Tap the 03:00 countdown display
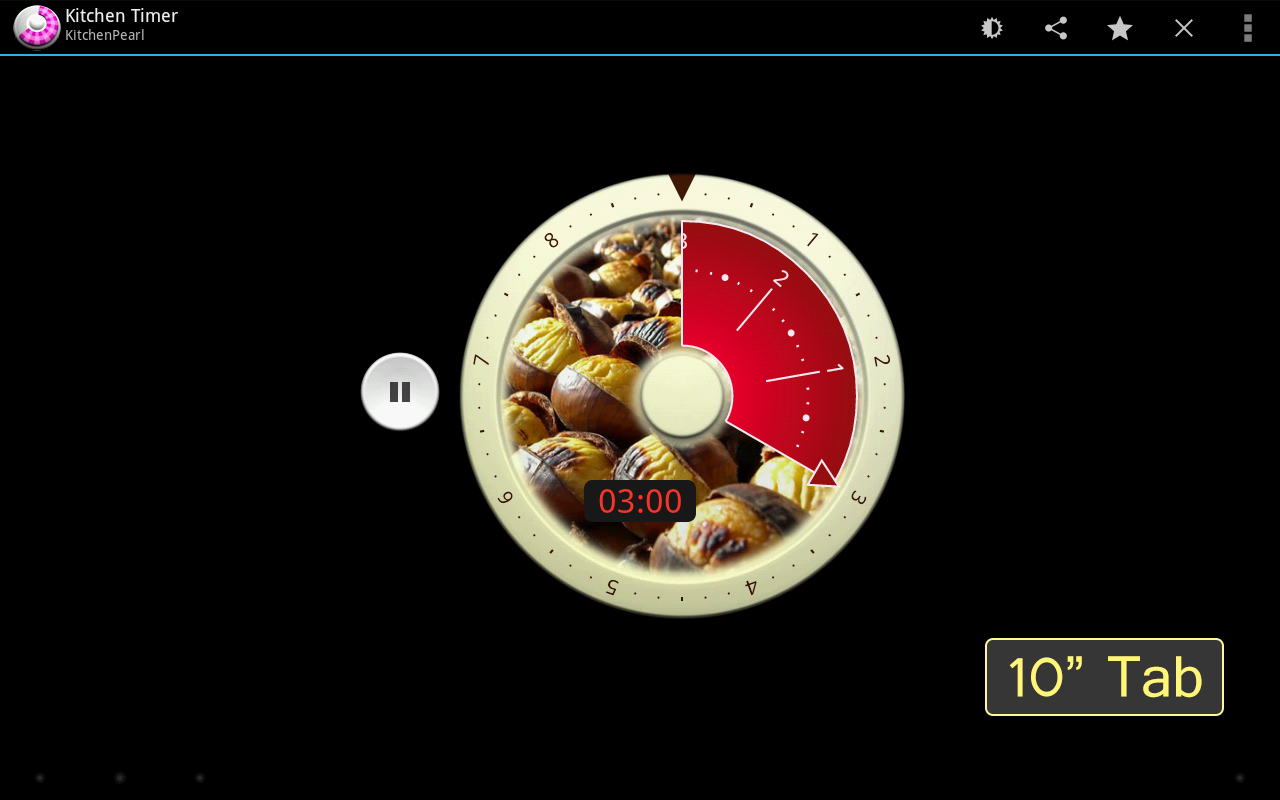The width and height of the screenshot is (1280, 800). (640, 501)
